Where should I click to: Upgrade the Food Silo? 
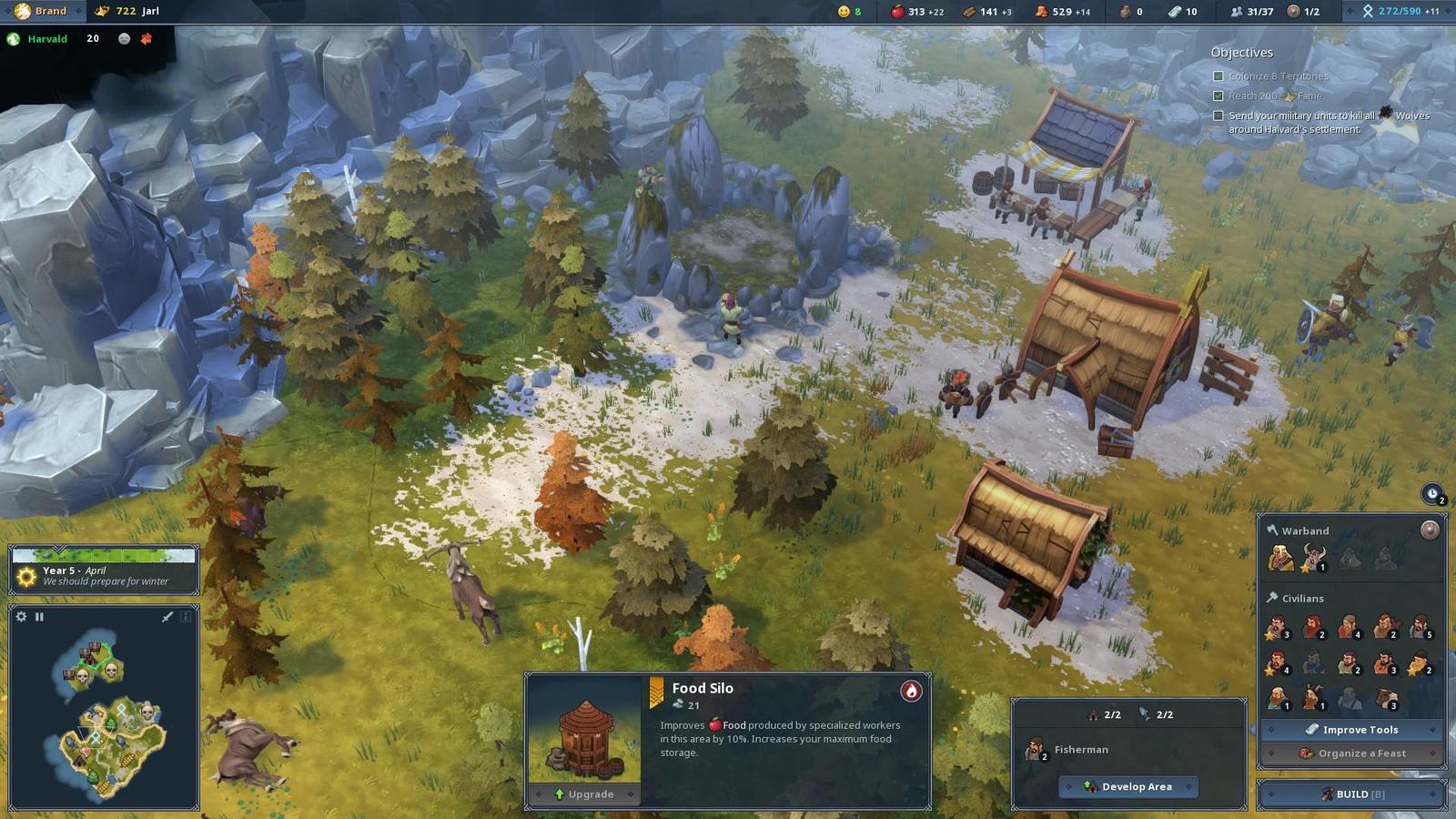click(x=583, y=794)
